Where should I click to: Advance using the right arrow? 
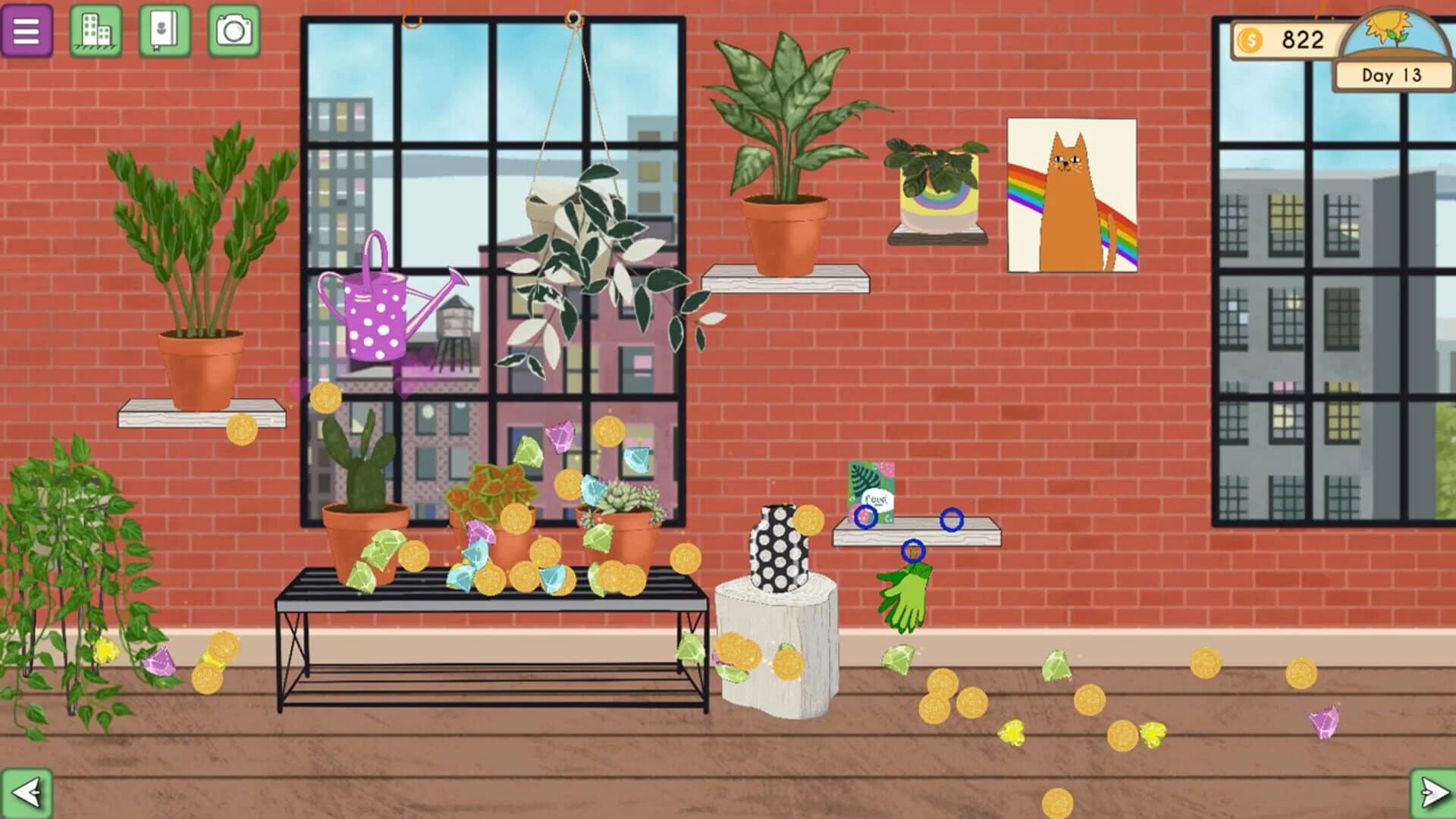point(1429,793)
